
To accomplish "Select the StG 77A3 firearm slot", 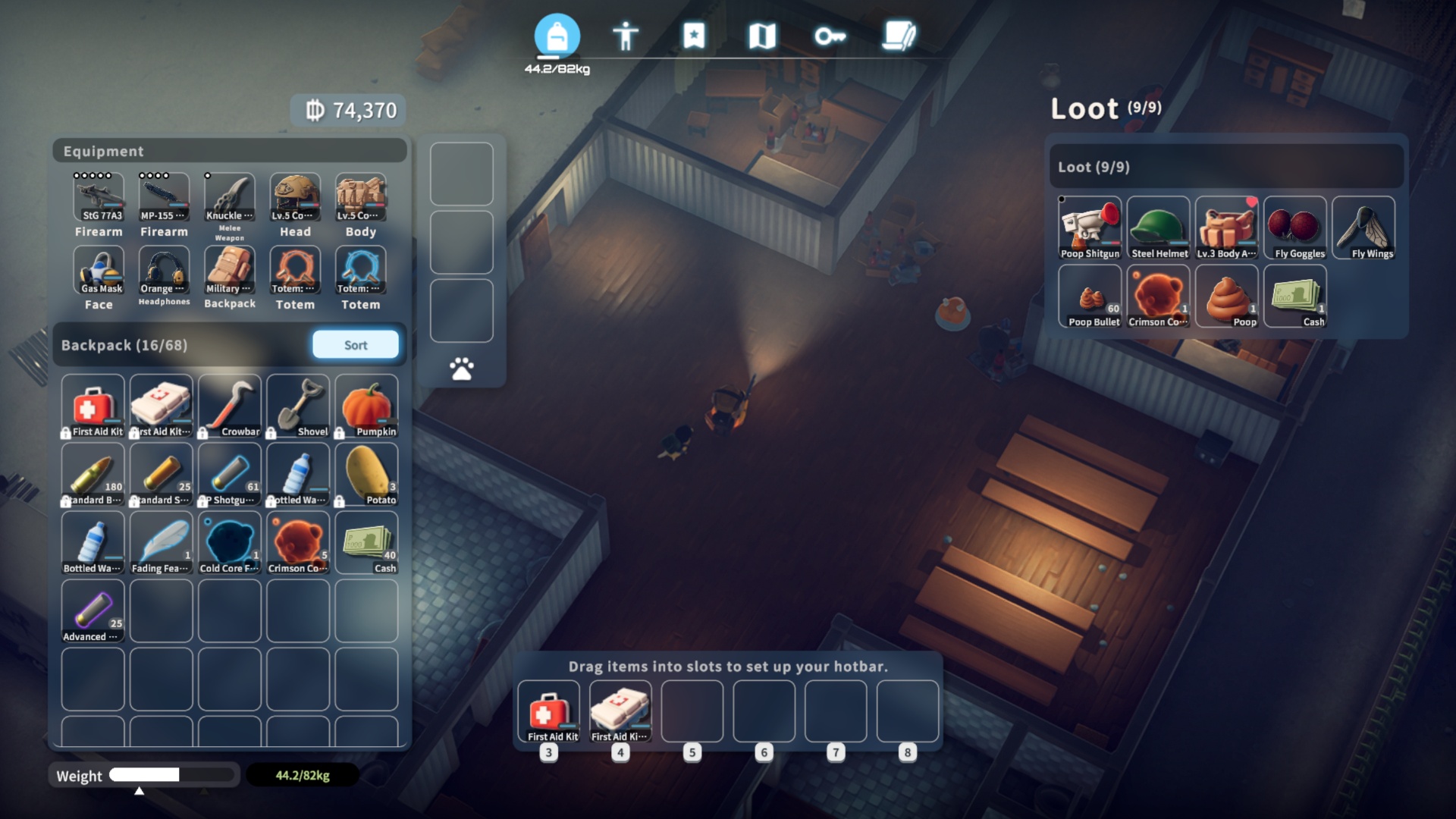I will (x=99, y=197).
